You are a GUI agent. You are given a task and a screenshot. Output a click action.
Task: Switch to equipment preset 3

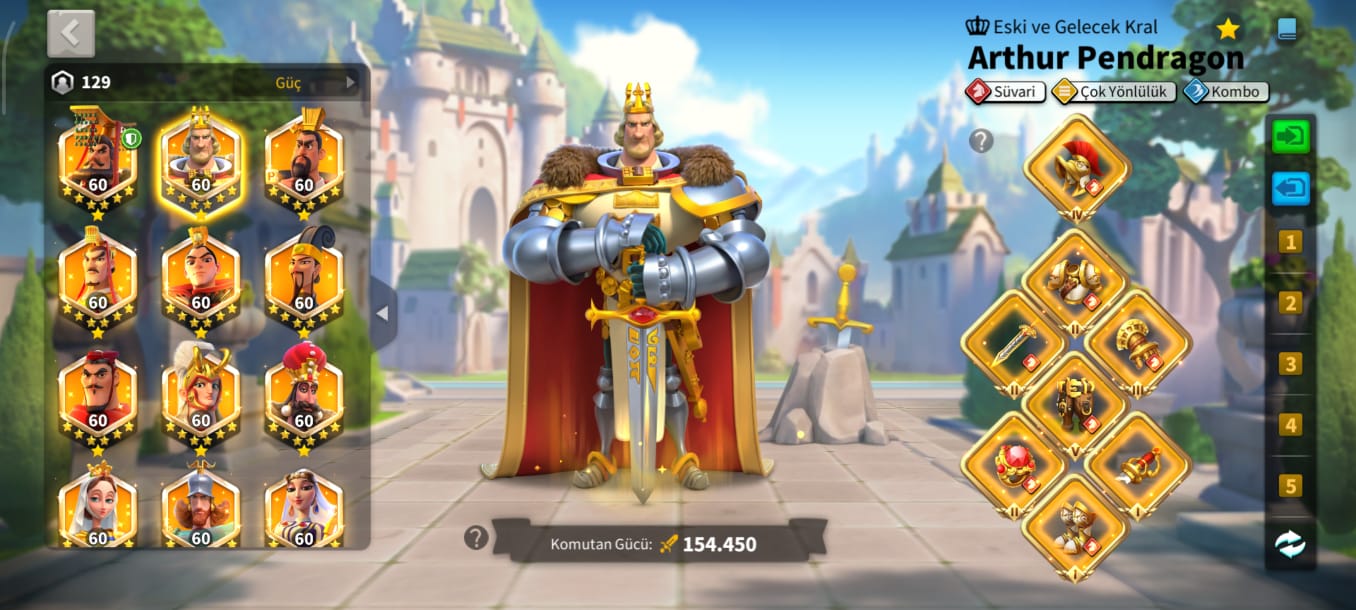(1290, 364)
